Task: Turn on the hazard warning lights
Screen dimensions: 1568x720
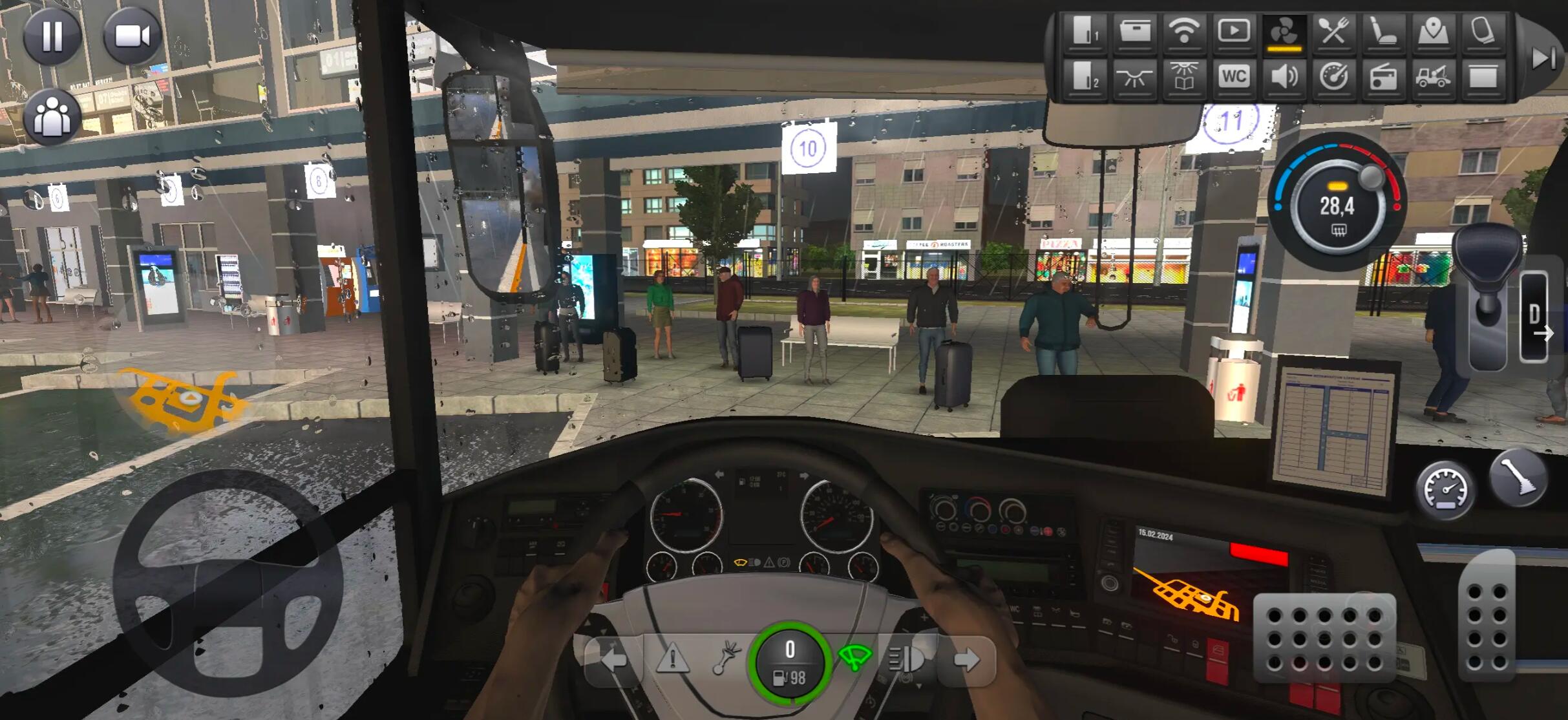Action: 672,660
